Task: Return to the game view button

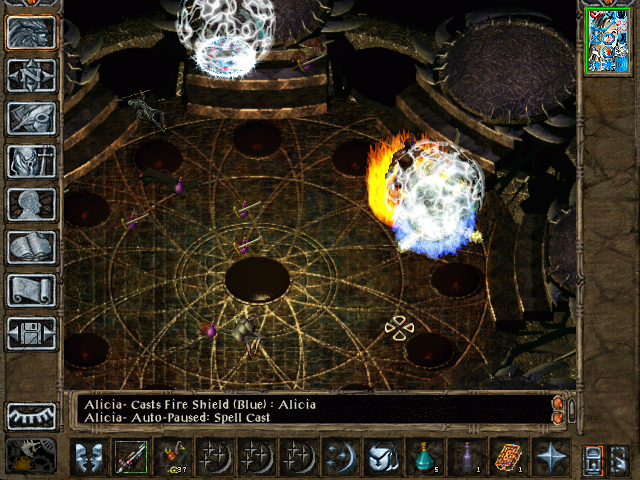Action: pos(31,33)
